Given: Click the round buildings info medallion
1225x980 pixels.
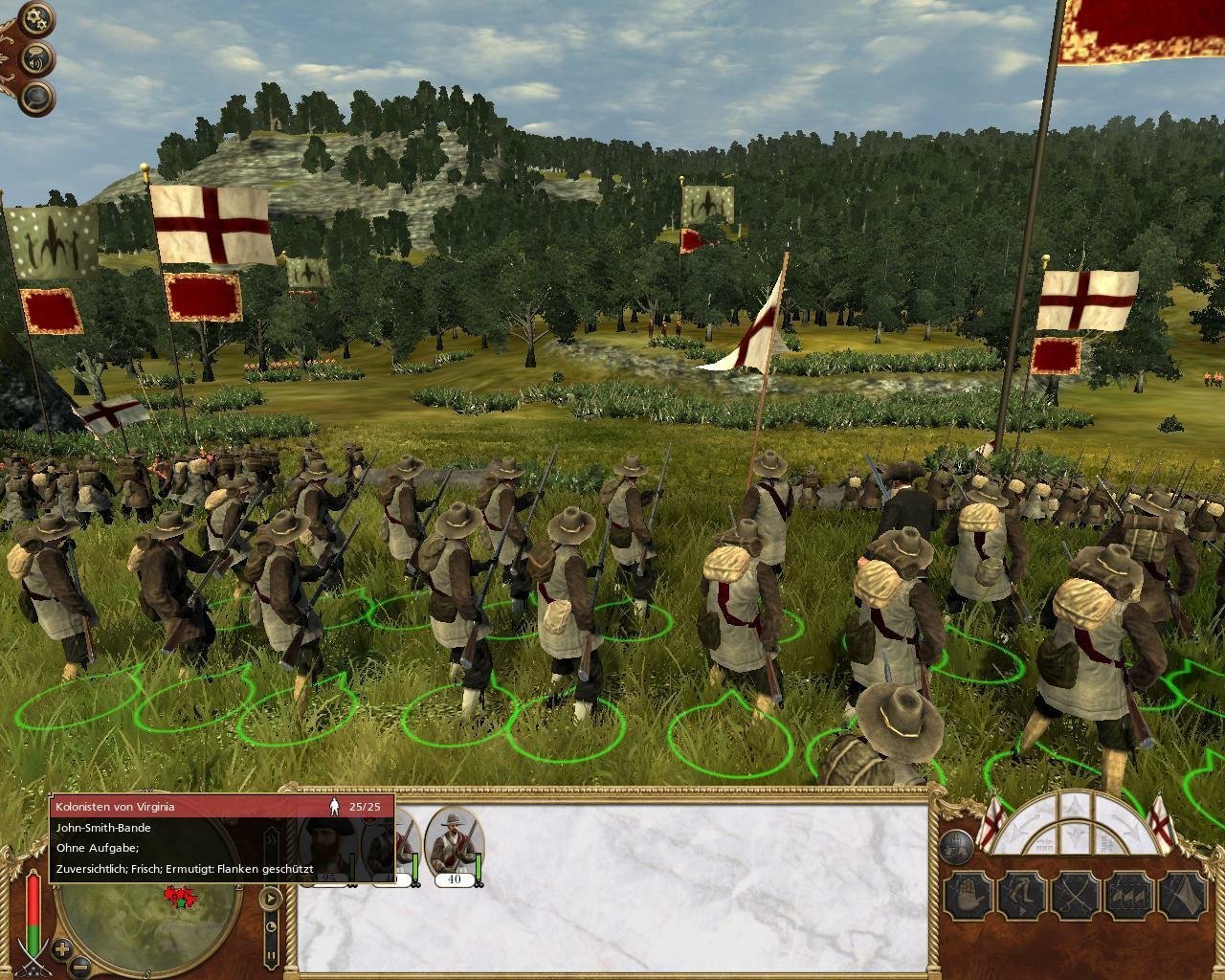Looking at the screenshot, I should click(955, 847).
